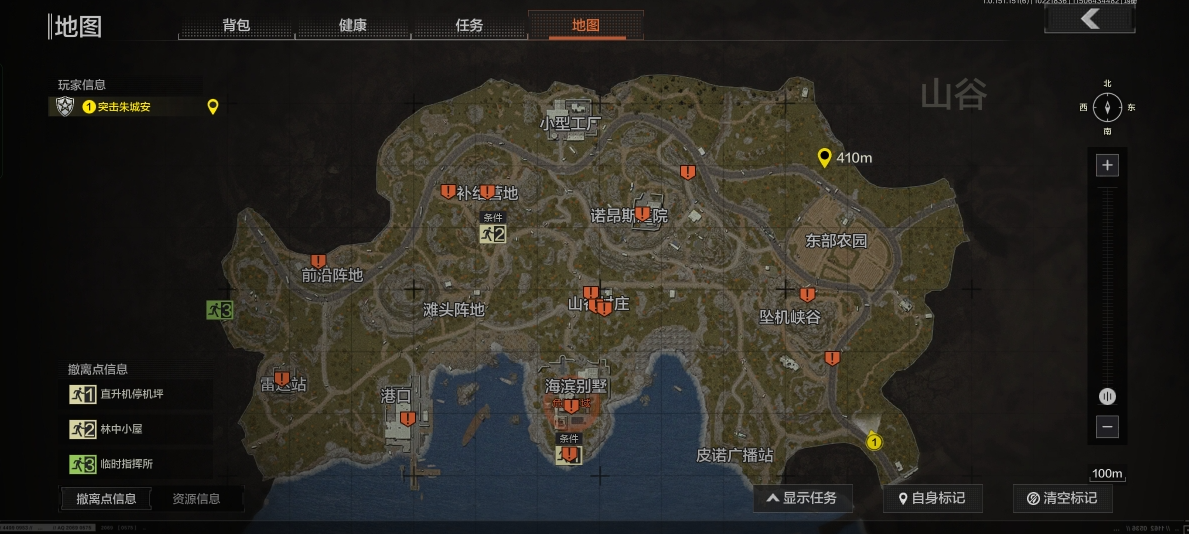Viewport: 1189px width, 534px height.
Task: Toggle 显示任务 button
Action: [x=802, y=498]
